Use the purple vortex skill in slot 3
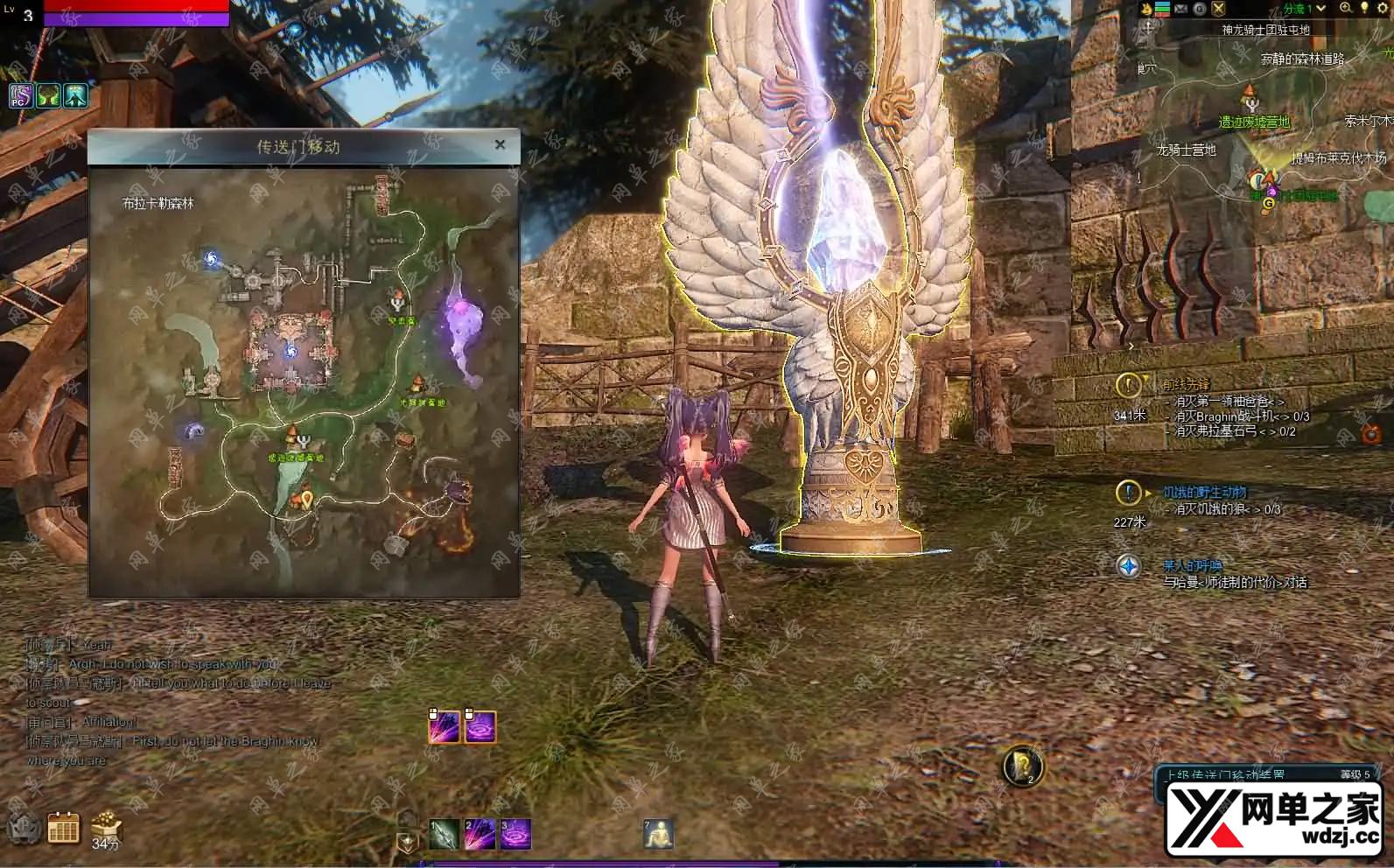 (x=515, y=835)
